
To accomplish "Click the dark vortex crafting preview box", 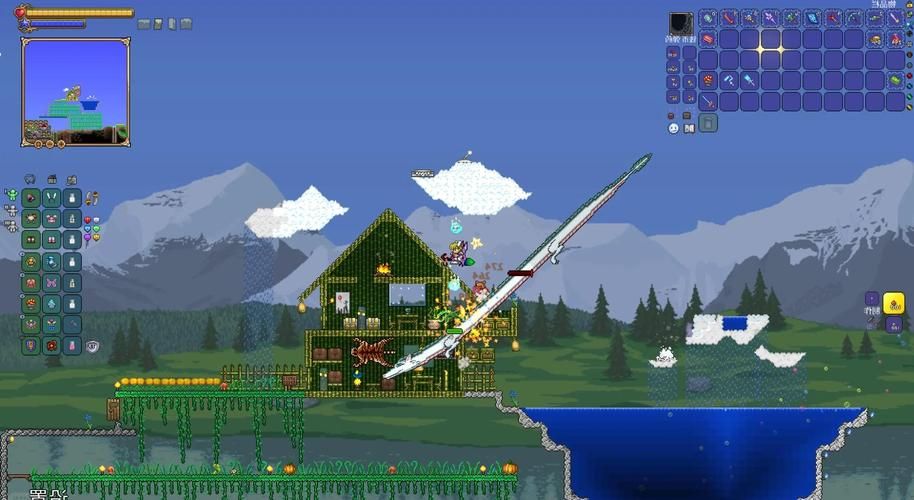I will (x=680, y=23).
